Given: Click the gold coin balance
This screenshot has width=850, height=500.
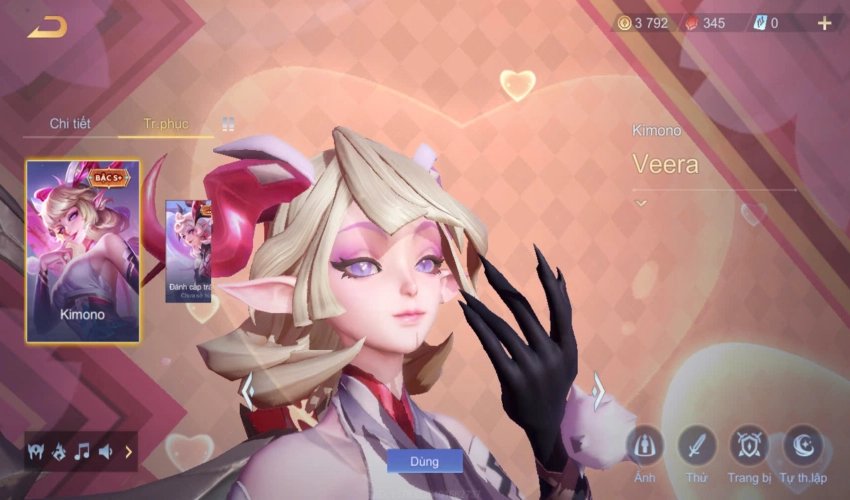Looking at the screenshot, I should [x=646, y=23].
